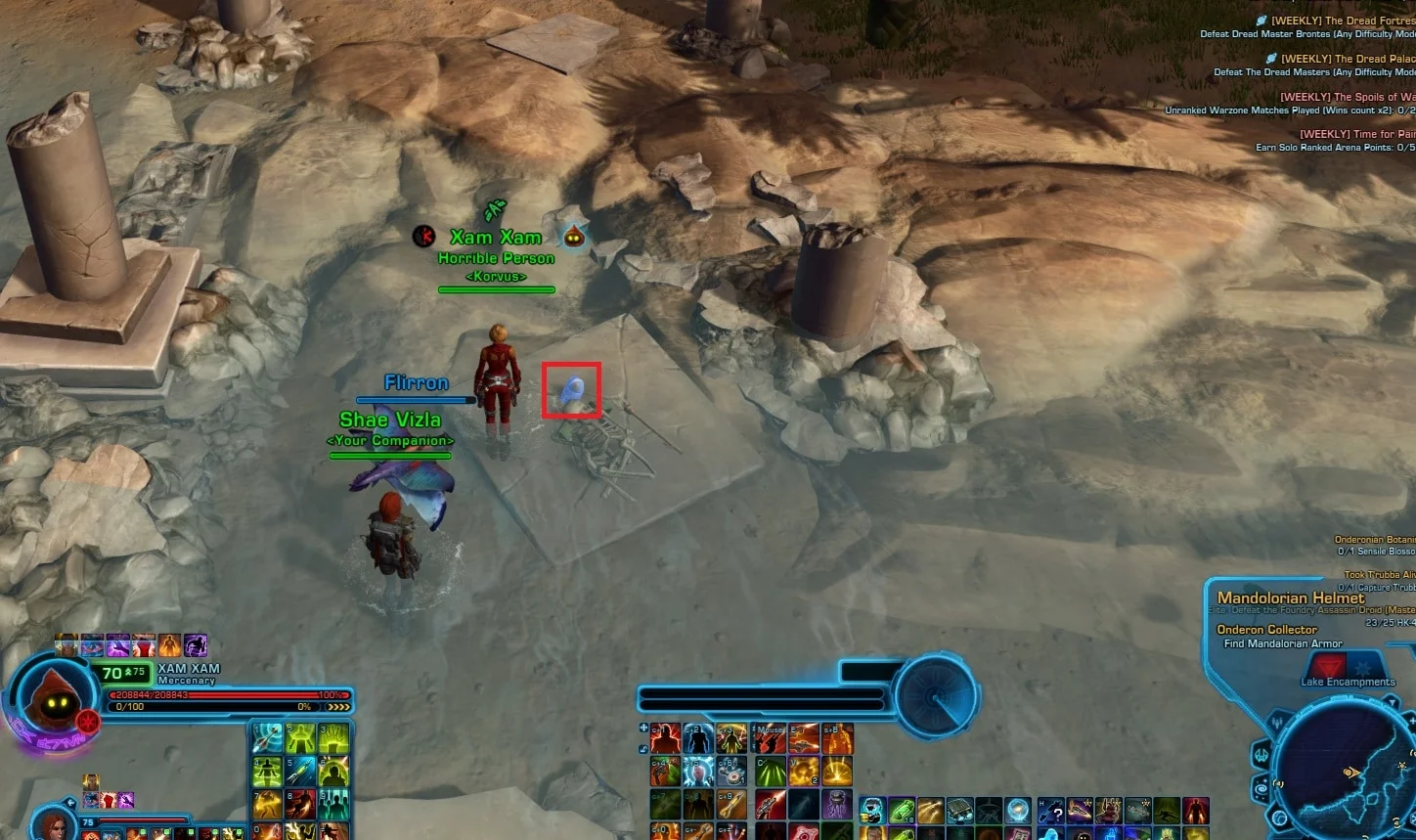The width and height of the screenshot is (1416, 840).
Task: Activate the green beams ability bound to C
Action: pyautogui.click(x=772, y=772)
